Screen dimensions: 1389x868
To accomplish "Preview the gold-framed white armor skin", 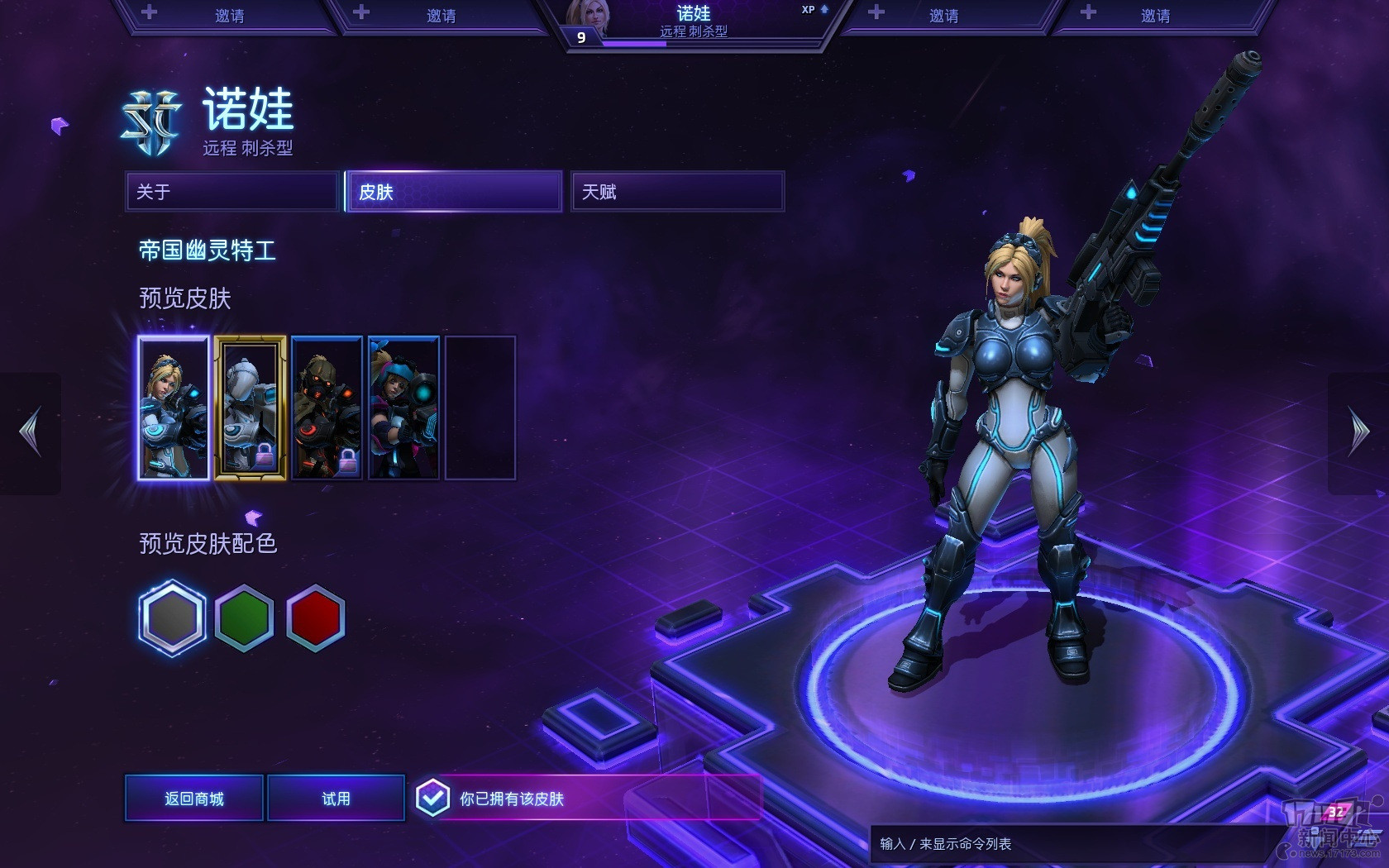I will 251,408.
